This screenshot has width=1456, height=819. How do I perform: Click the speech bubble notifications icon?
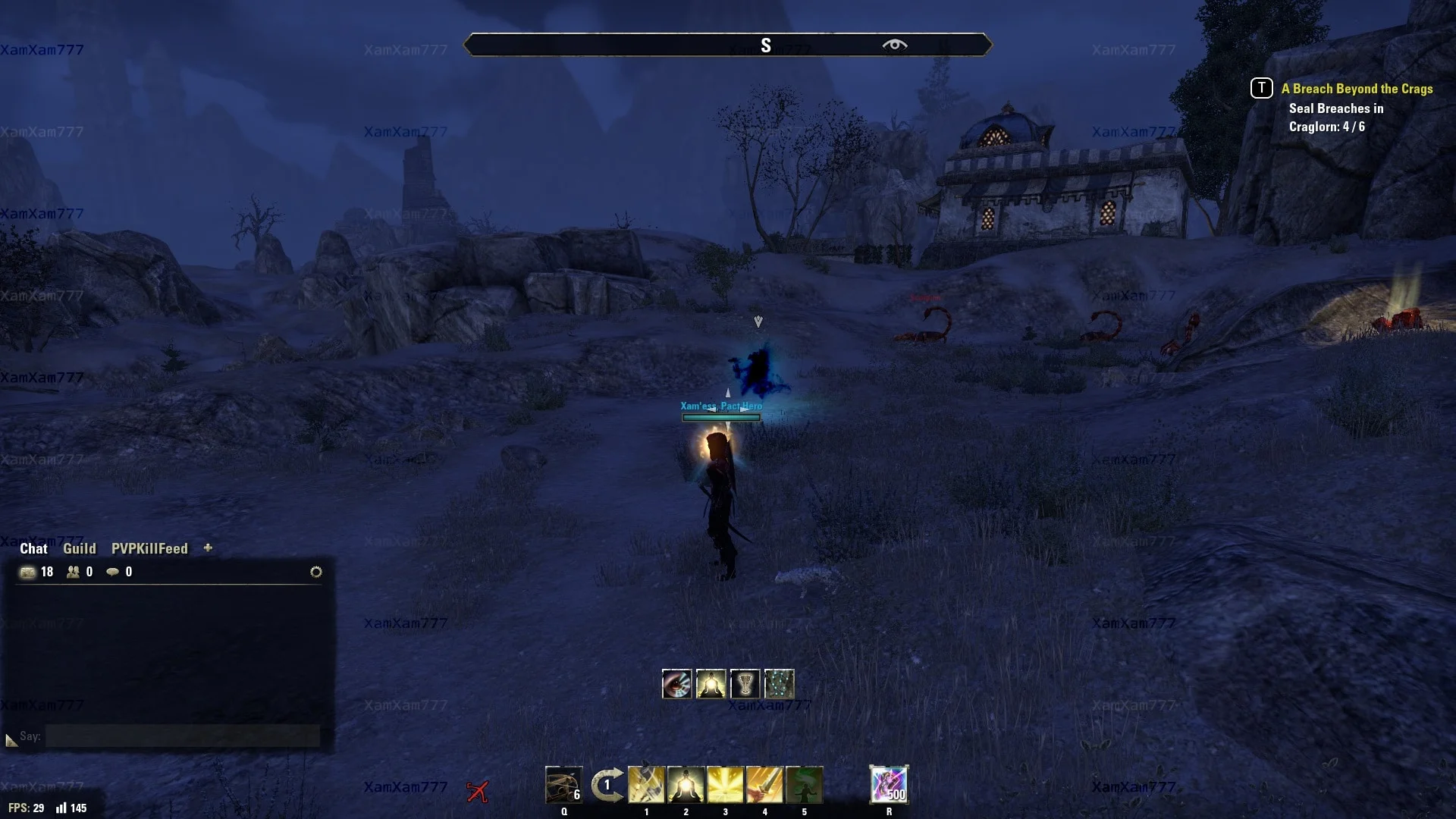pyautogui.click(x=113, y=572)
